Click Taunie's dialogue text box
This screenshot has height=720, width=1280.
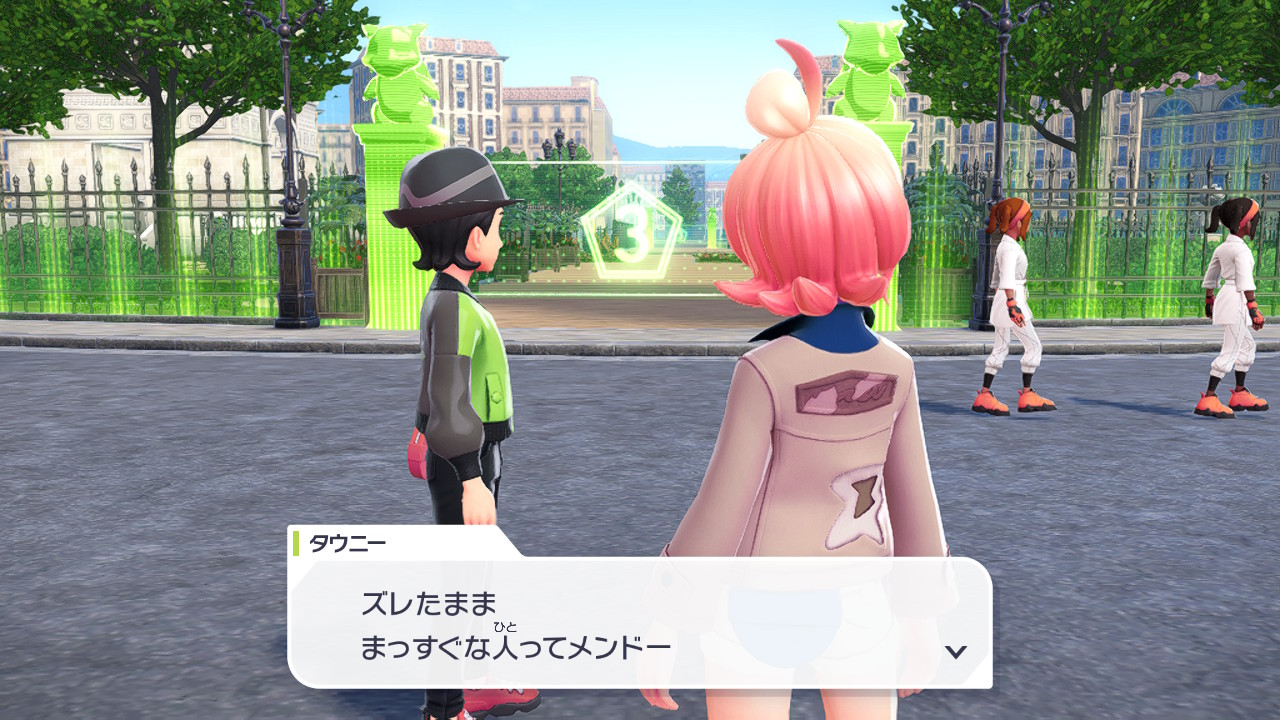[x=640, y=622]
